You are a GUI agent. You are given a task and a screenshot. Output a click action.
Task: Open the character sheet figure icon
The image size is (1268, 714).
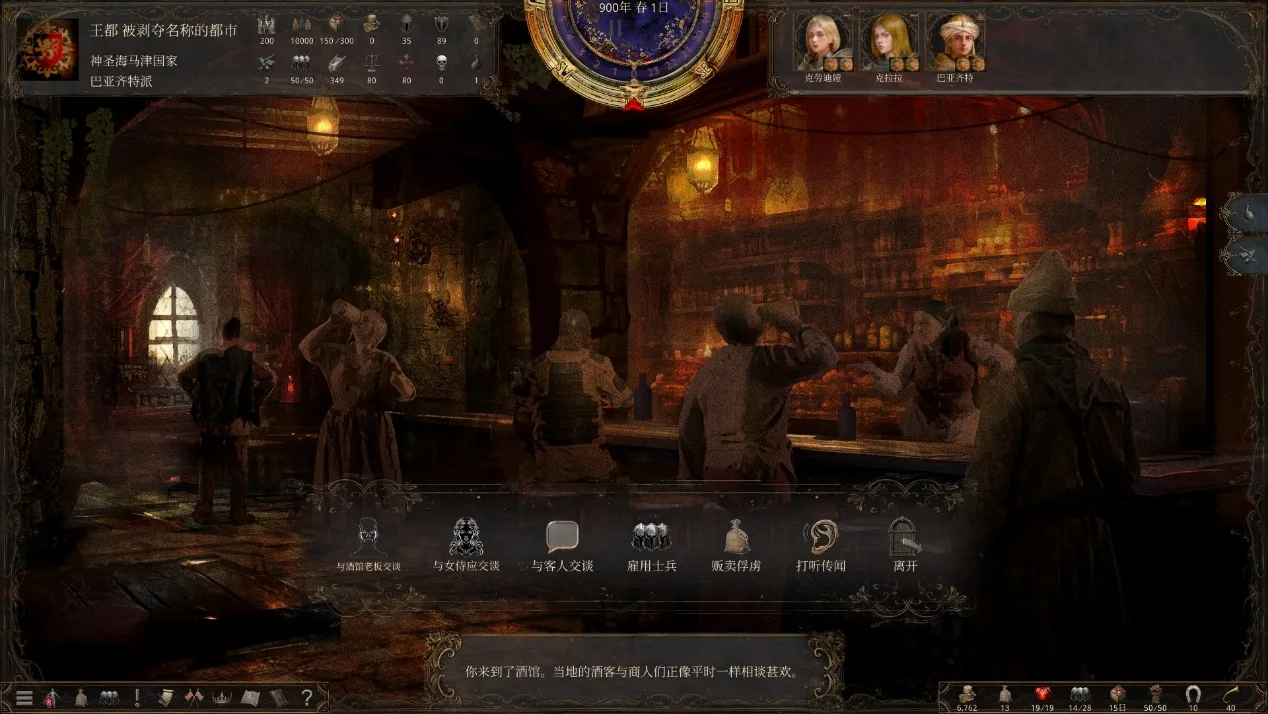click(x=52, y=697)
